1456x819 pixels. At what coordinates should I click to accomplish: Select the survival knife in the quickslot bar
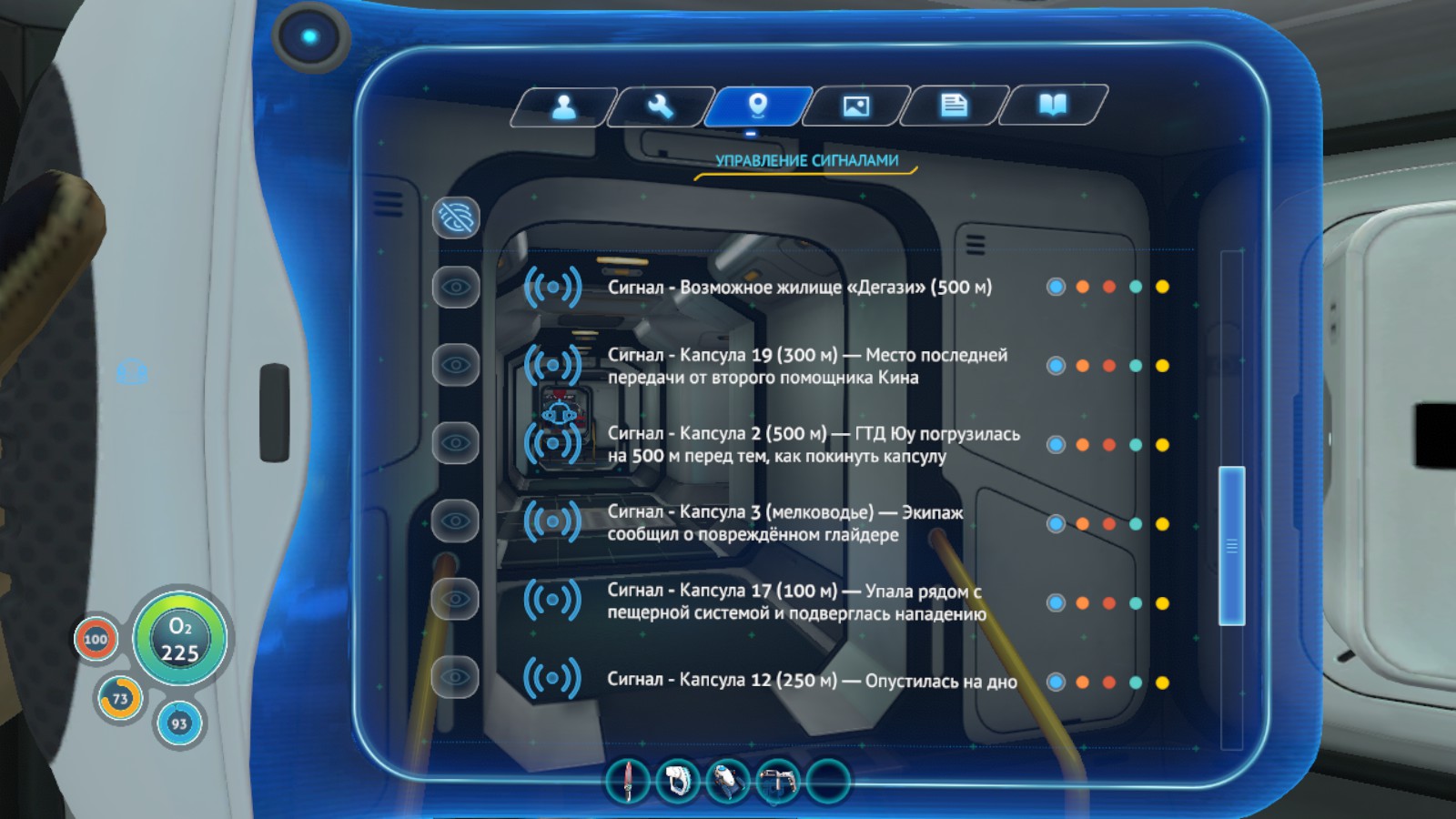tap(628, 781)
